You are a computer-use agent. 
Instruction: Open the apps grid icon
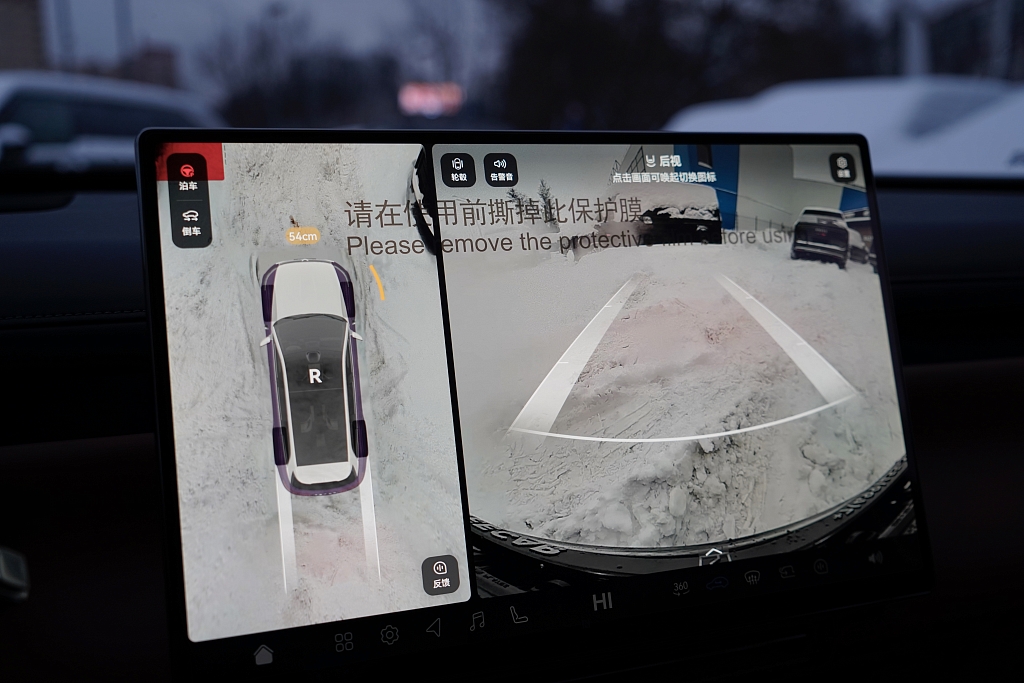[344, 642]
